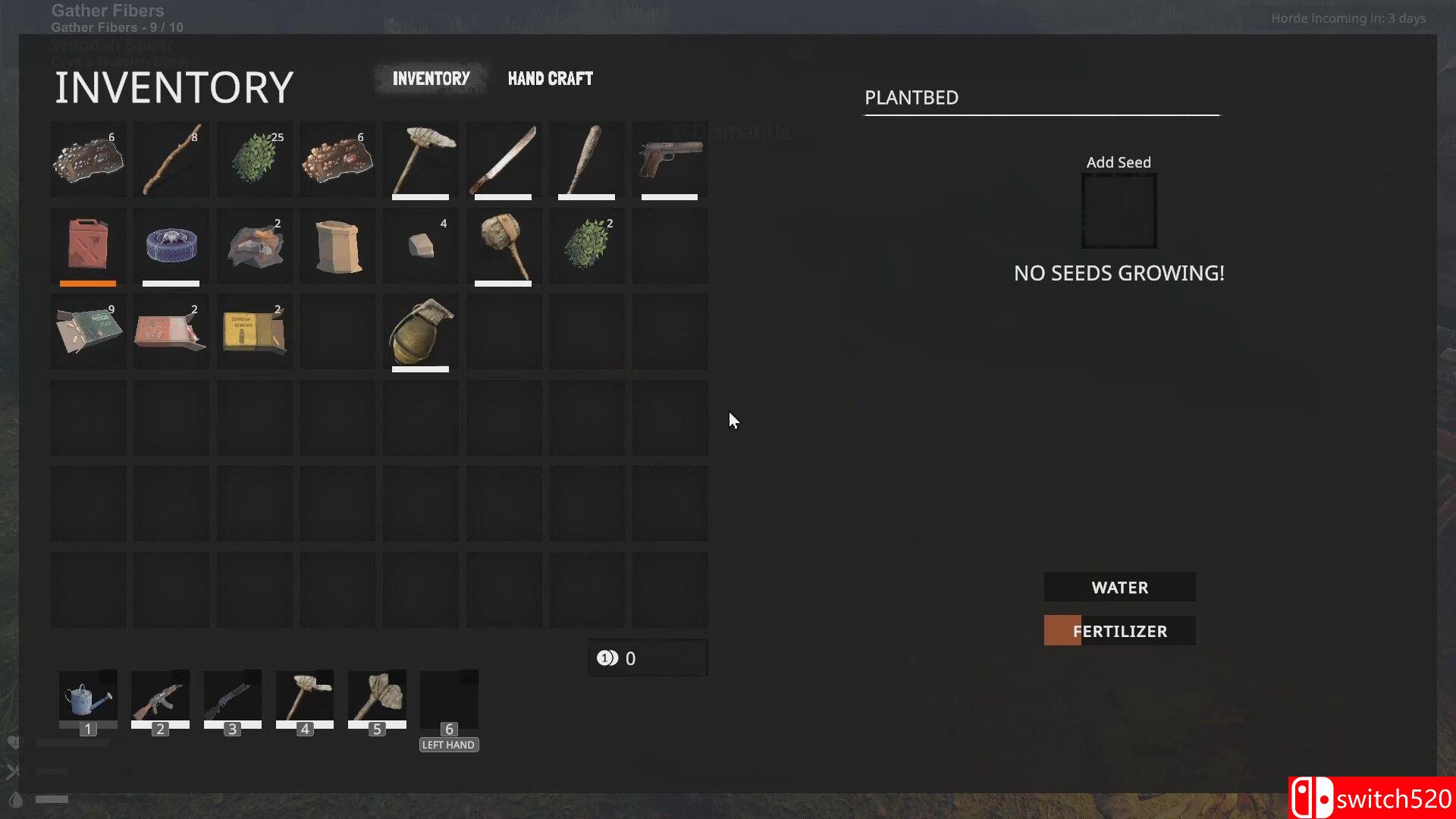Add water with the Water button
Viewport: 1456px width, 819px height.
pos(1119,587)
